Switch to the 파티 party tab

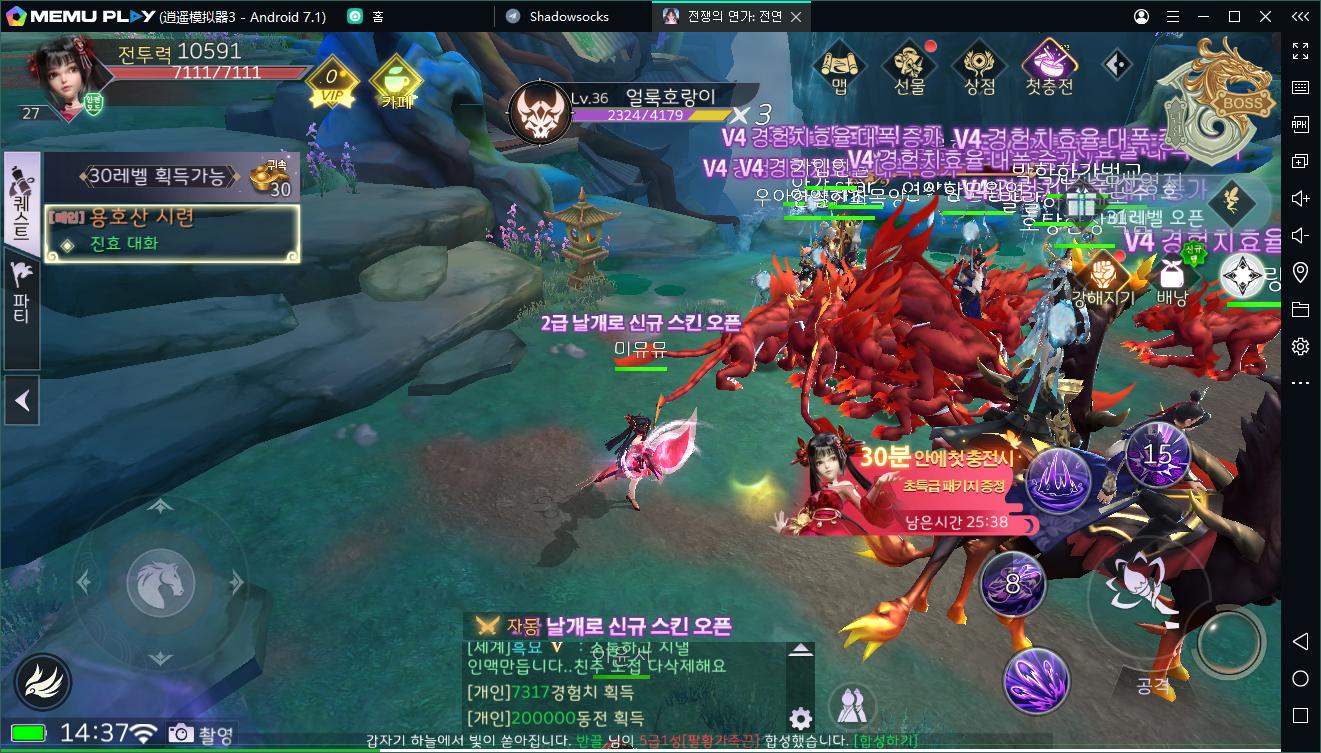click(21, 293)
